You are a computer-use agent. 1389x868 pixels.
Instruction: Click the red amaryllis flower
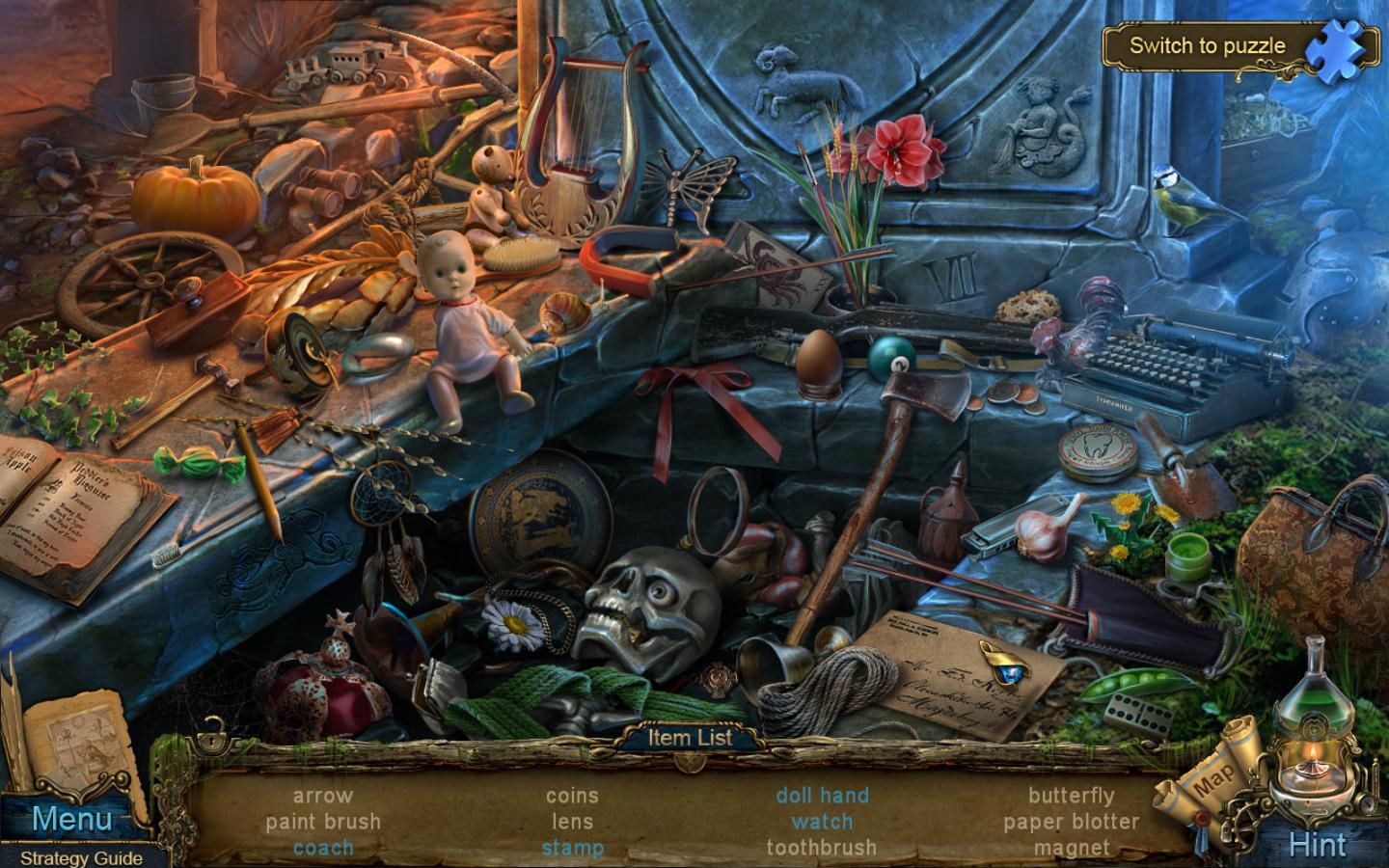pos(902,149)
